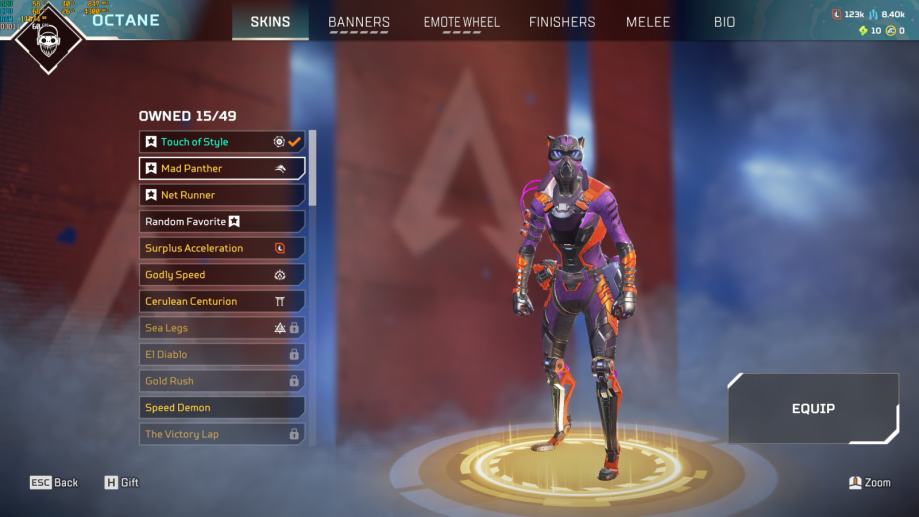Screen dimensions: 919x517
Task: Equip the selected Mad Panther skin
Action: click(x=813, y=408)
